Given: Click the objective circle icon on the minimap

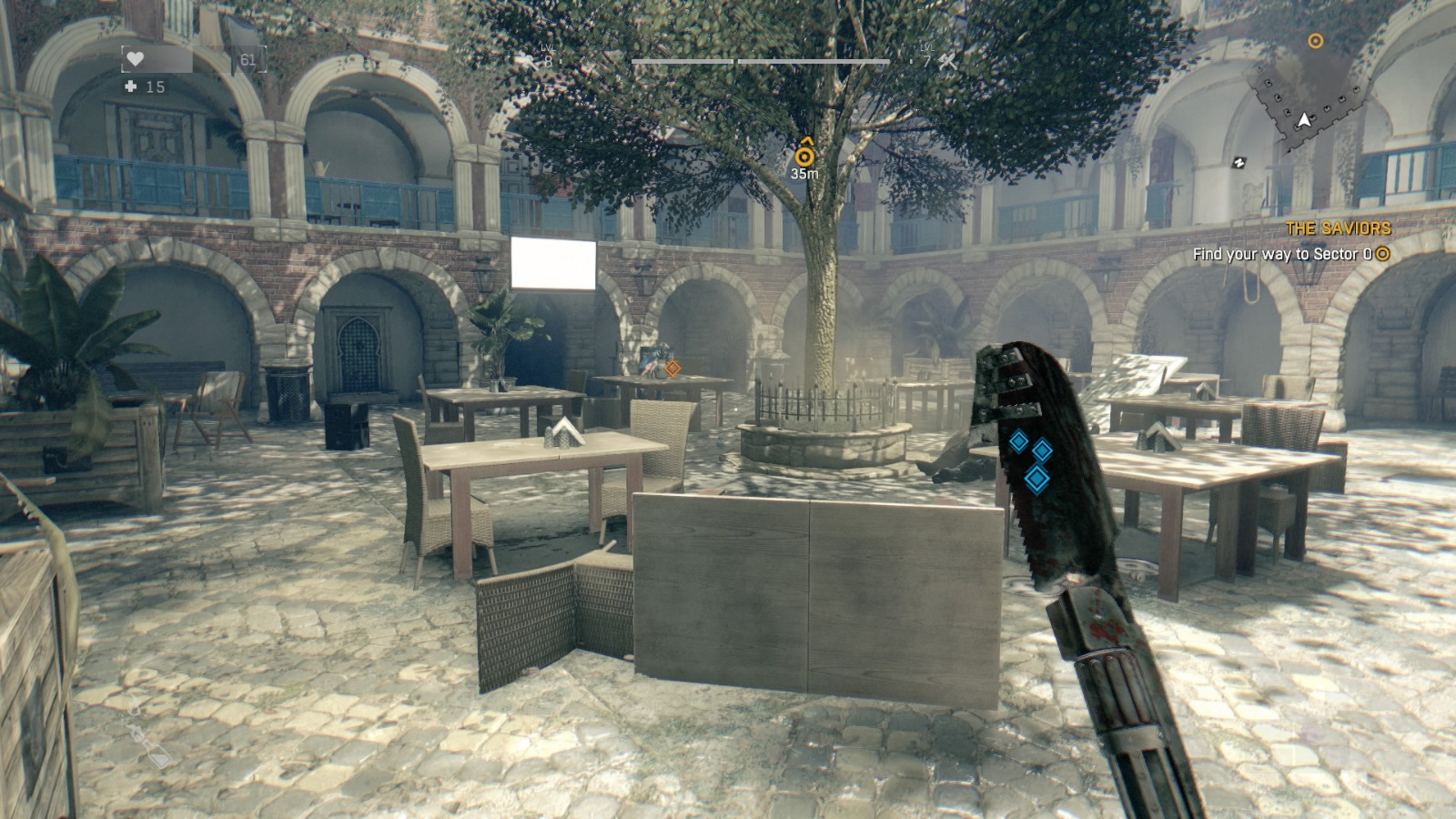Looking at the screenshot, I should [1315, 40].
